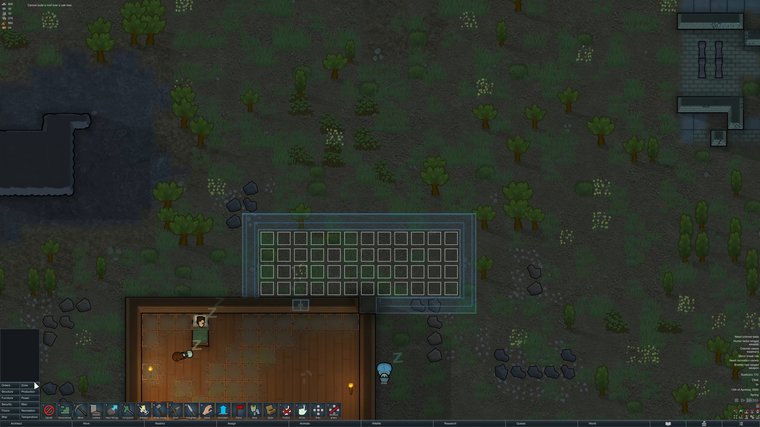Open the Quests tab
The height and width of the screenshot is (427, 760).
pyautogui.click(x=520, y=423)
